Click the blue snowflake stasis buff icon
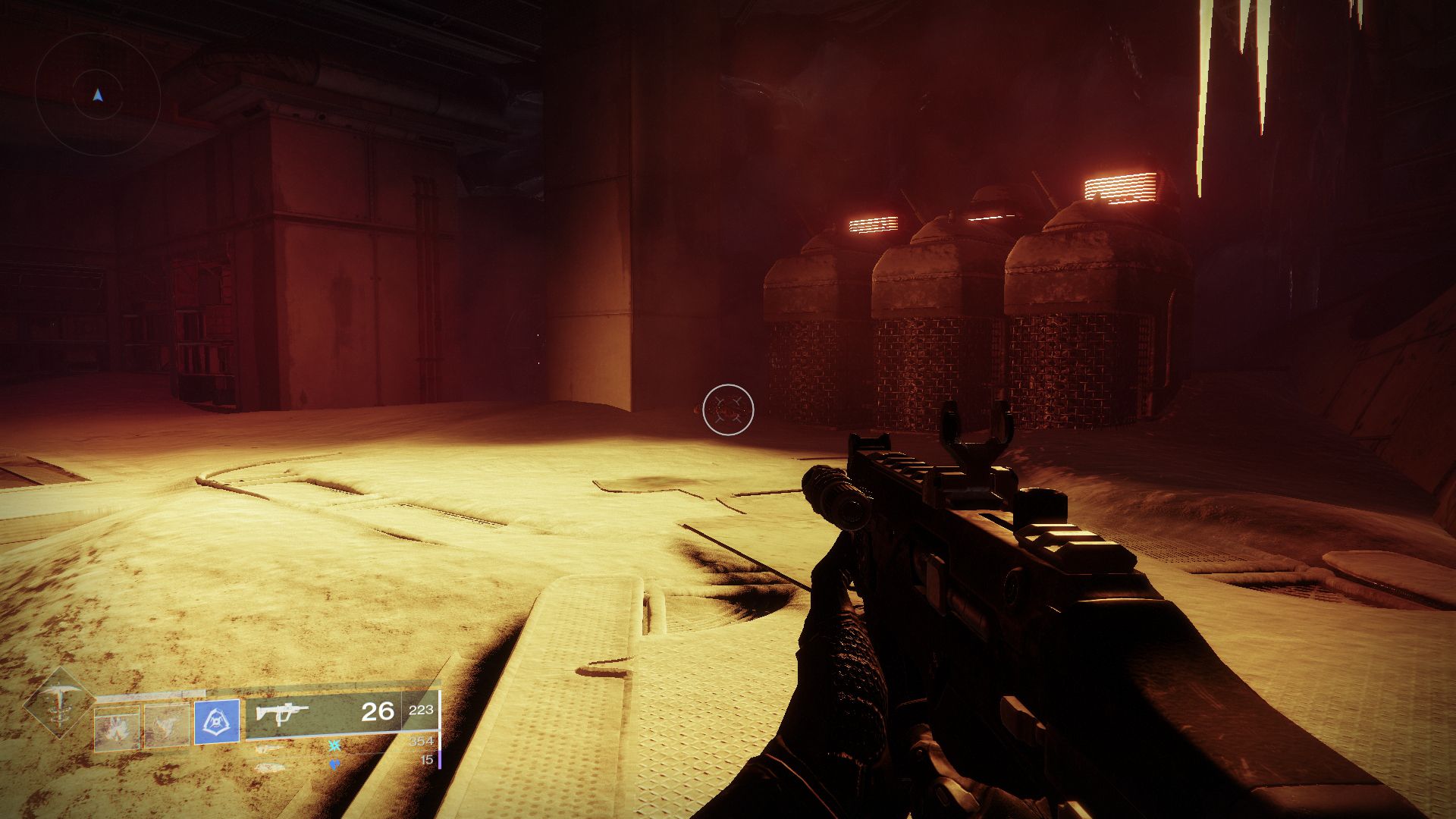Viewport: 1456px width, 819px height. [335, 744]
